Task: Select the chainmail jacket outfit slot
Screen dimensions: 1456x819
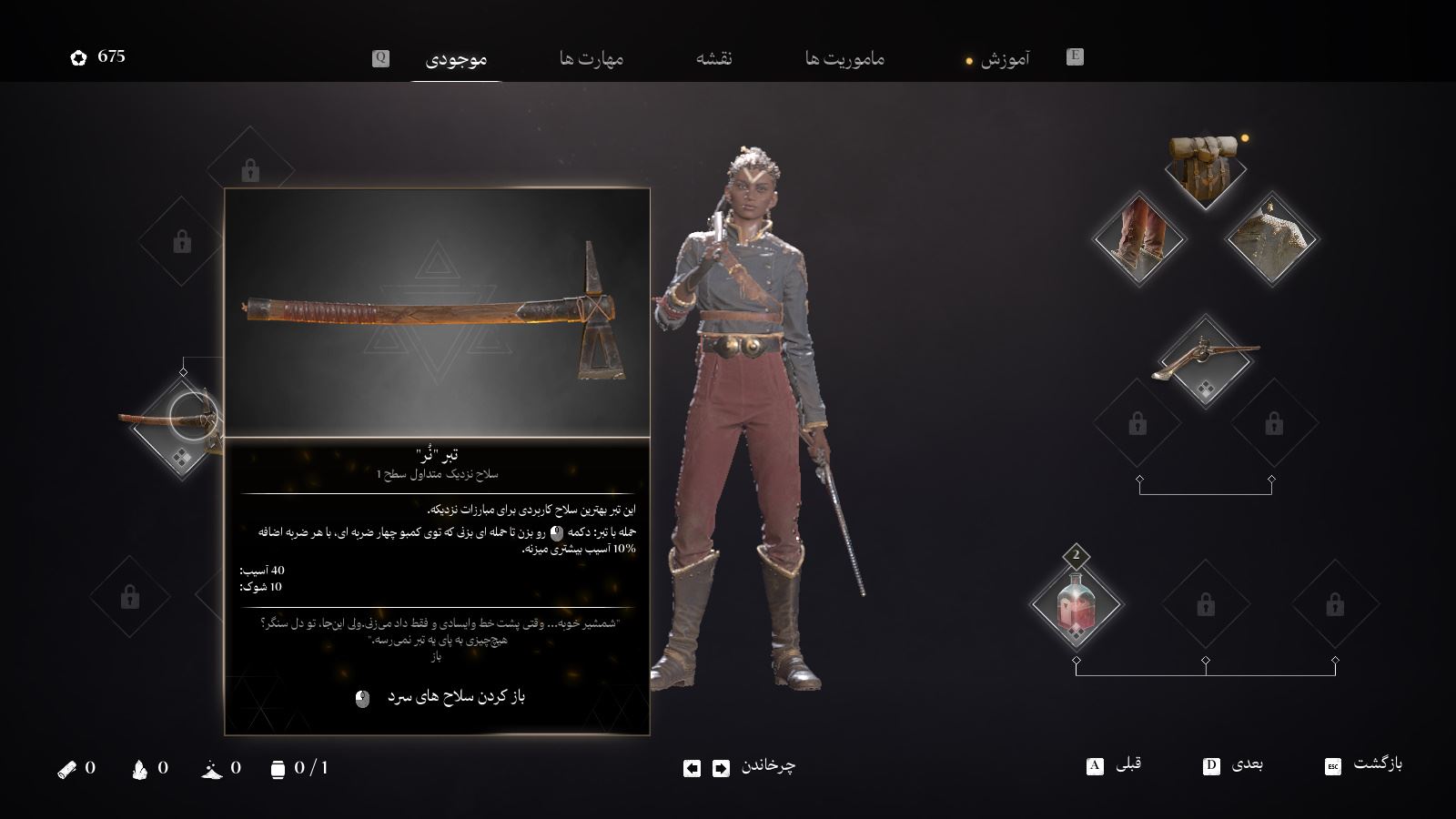Action: [x=1270, y=238]
